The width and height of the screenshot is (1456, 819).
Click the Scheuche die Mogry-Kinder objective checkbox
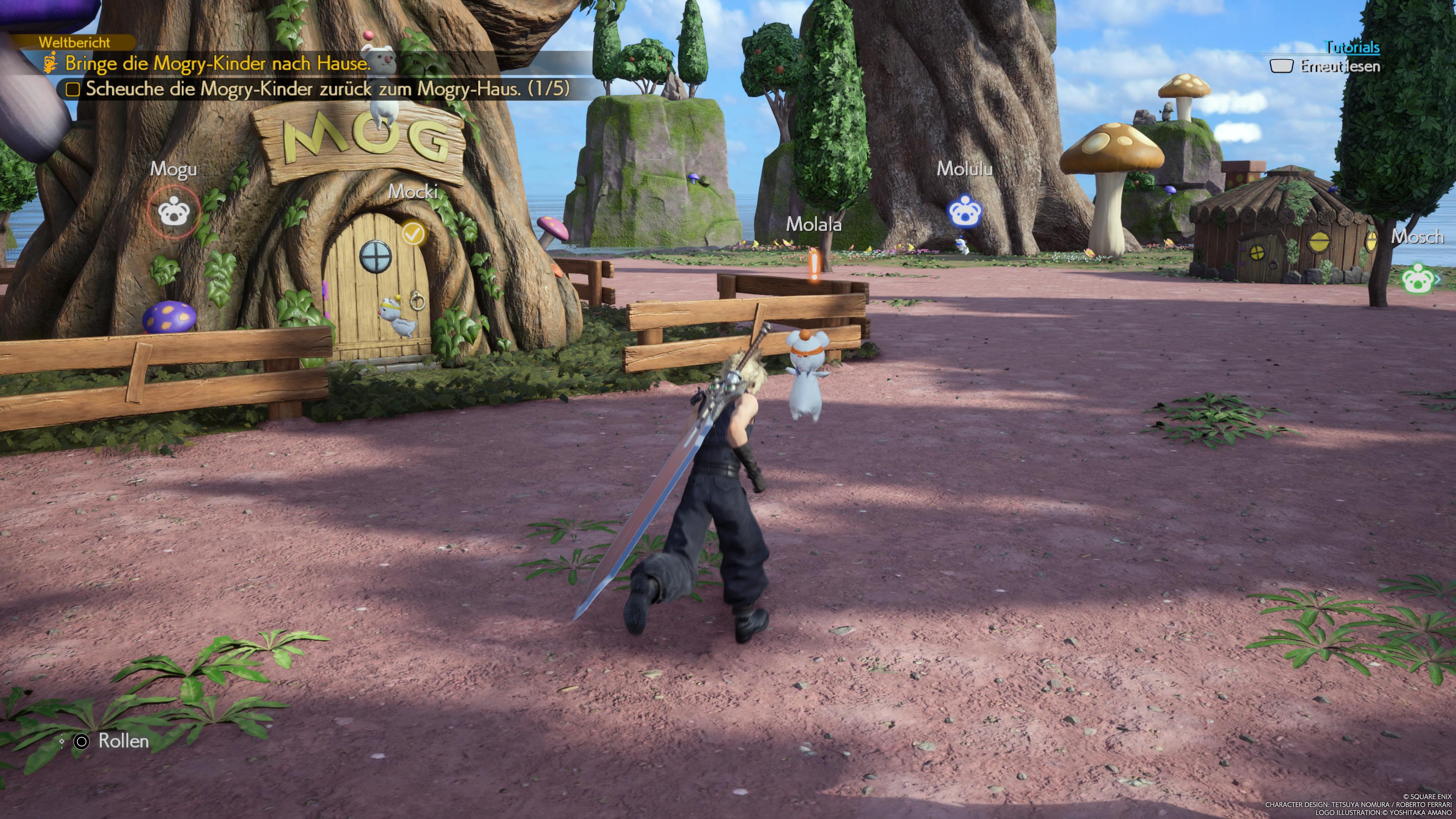(72, 89)
